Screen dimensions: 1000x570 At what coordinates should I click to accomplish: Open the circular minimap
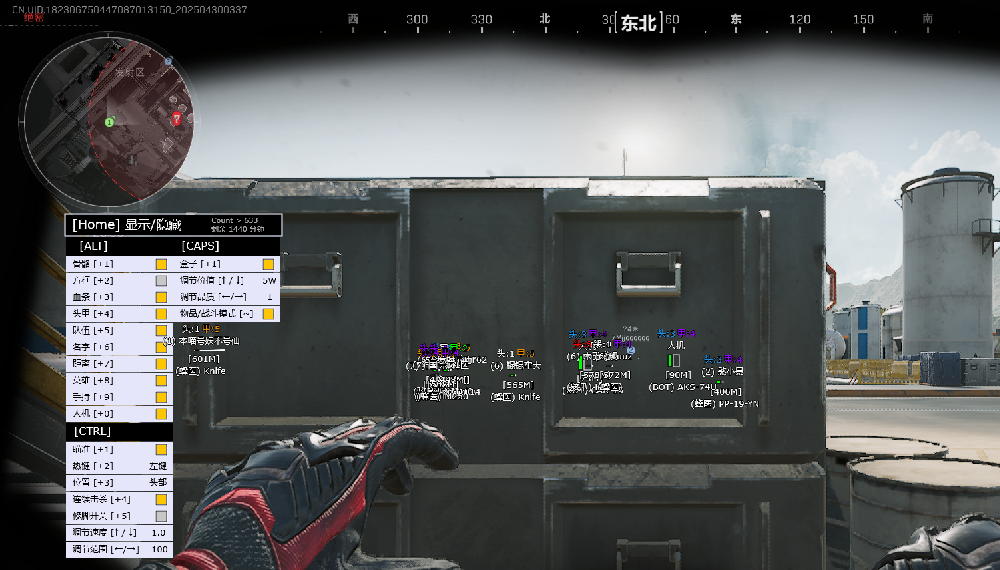tap(105, 118)
